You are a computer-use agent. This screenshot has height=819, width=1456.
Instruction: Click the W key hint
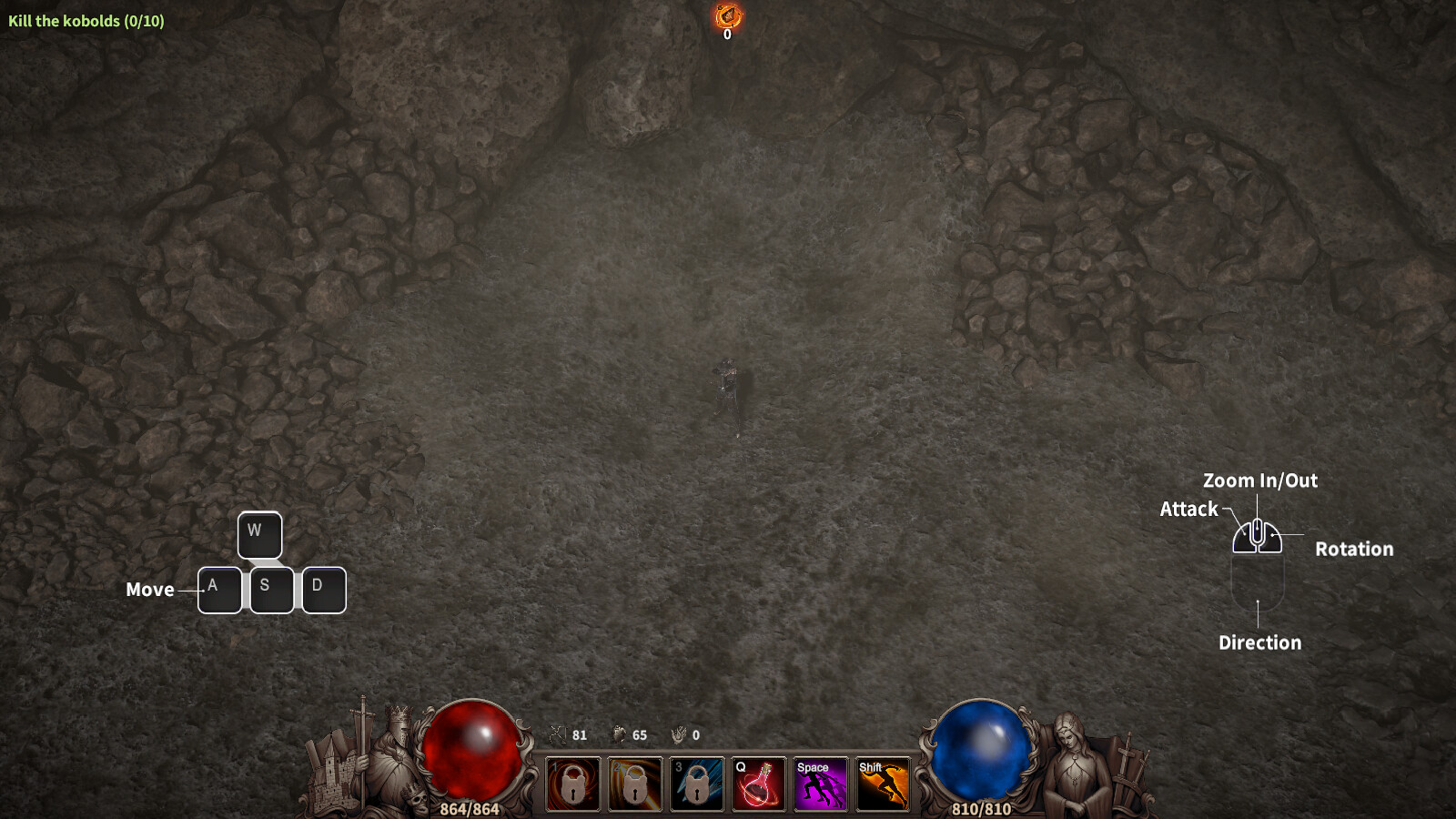(259, 535)
